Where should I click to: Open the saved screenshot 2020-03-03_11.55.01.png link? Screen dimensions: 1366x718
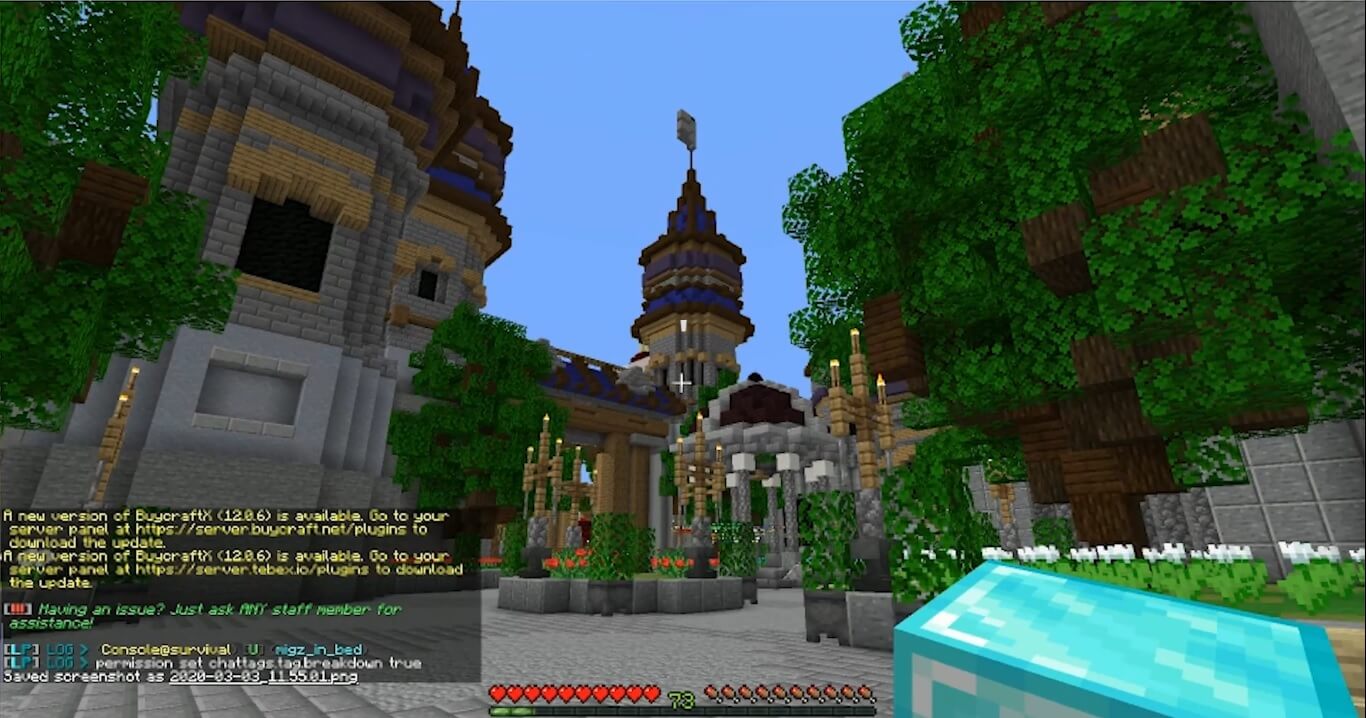click(262, 677)
